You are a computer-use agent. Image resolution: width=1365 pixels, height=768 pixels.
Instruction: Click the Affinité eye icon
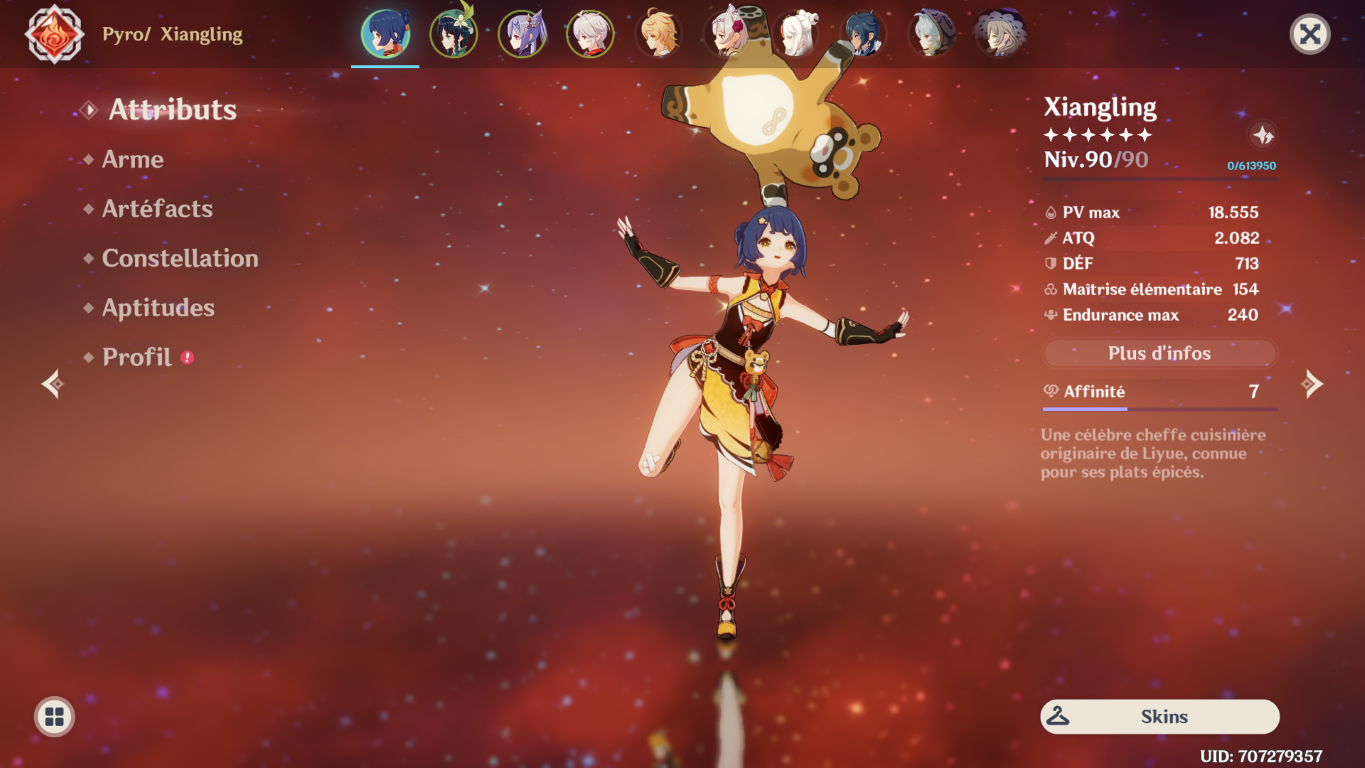[x=1050, y=391]
